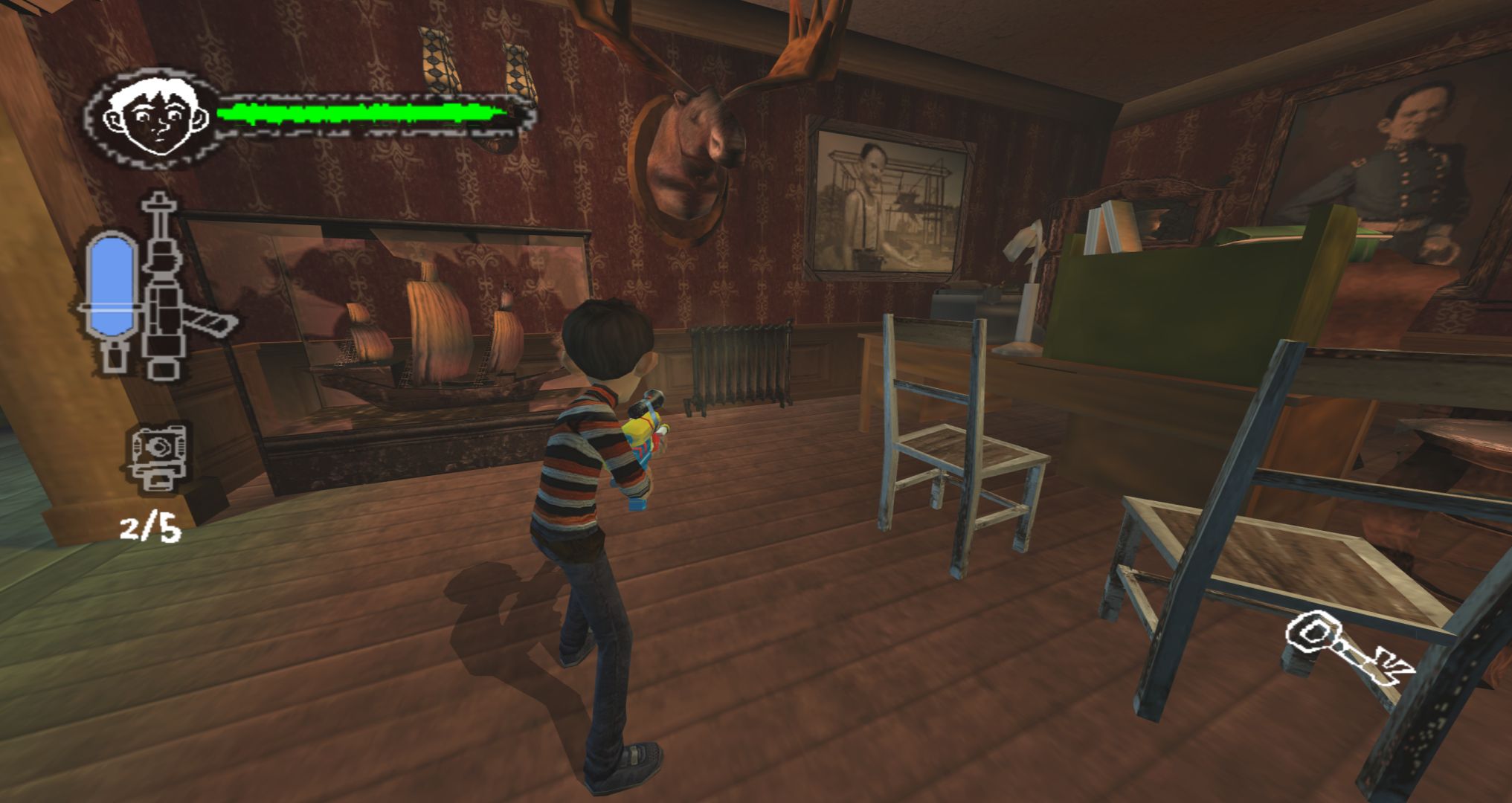The width and height of the screenshot is (1512, 803).
Task: Select the water gun weapon icon
Action: point(167,290)
